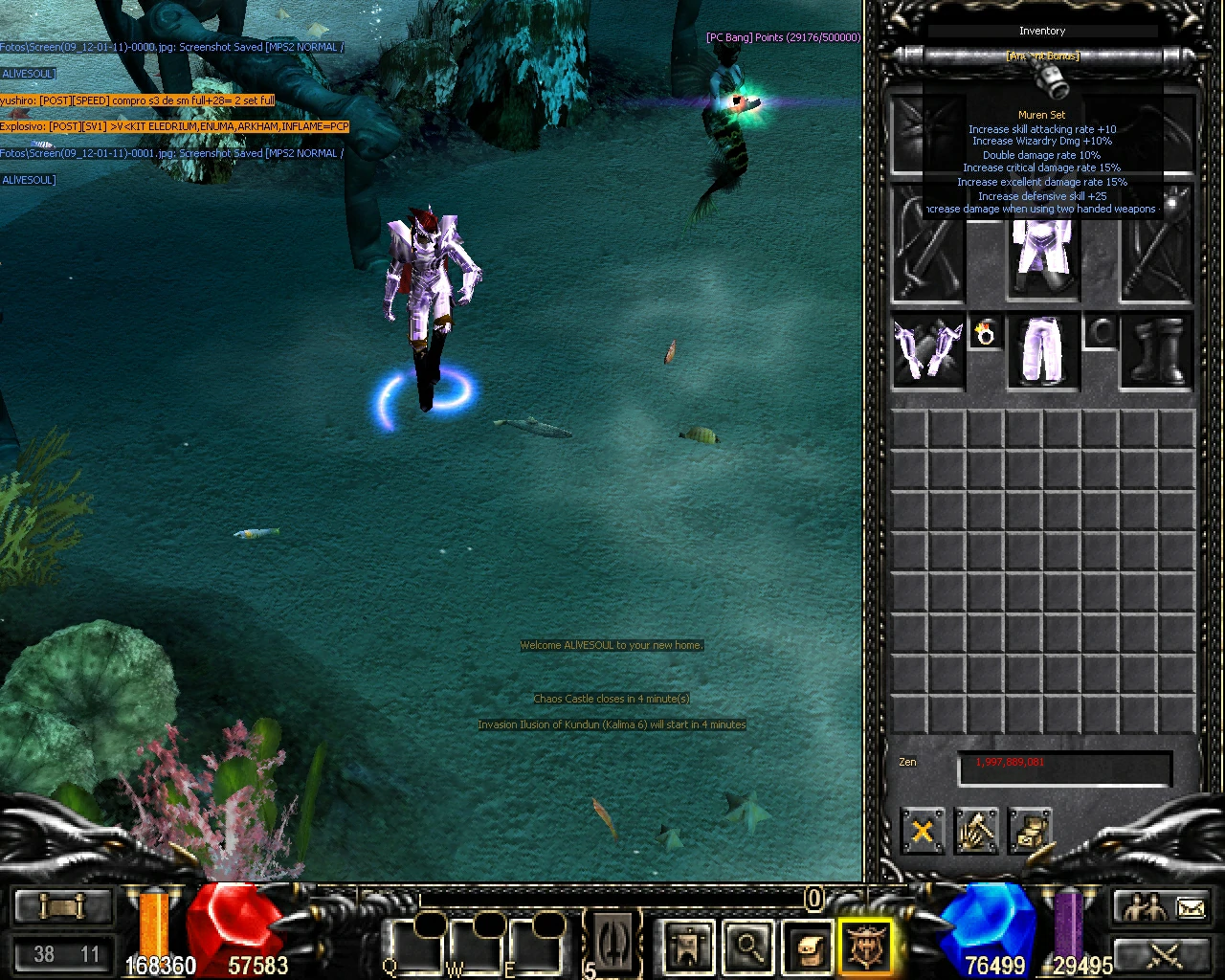Close the inventory with the X button
1225x980 pixels.
(x=922, y=832)
